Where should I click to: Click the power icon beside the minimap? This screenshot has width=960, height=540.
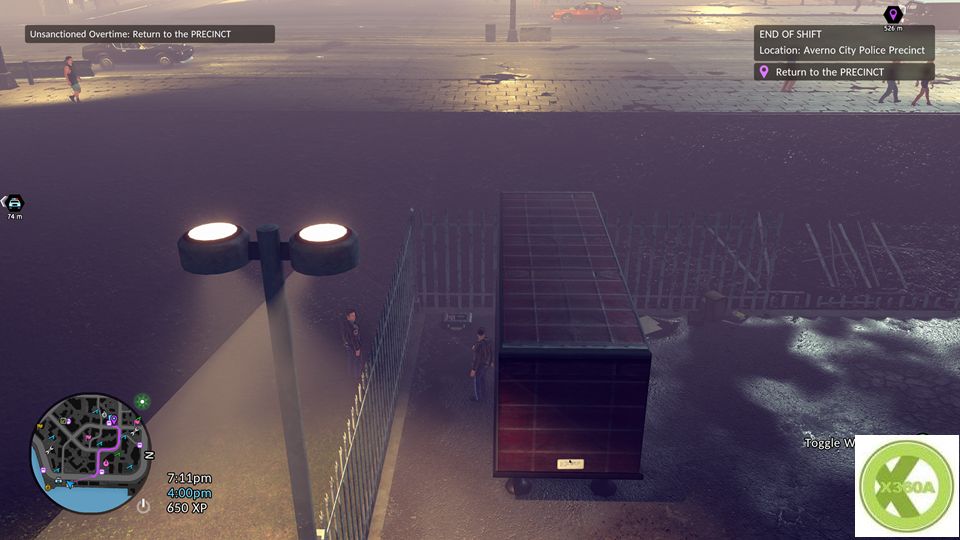point(143,506)
